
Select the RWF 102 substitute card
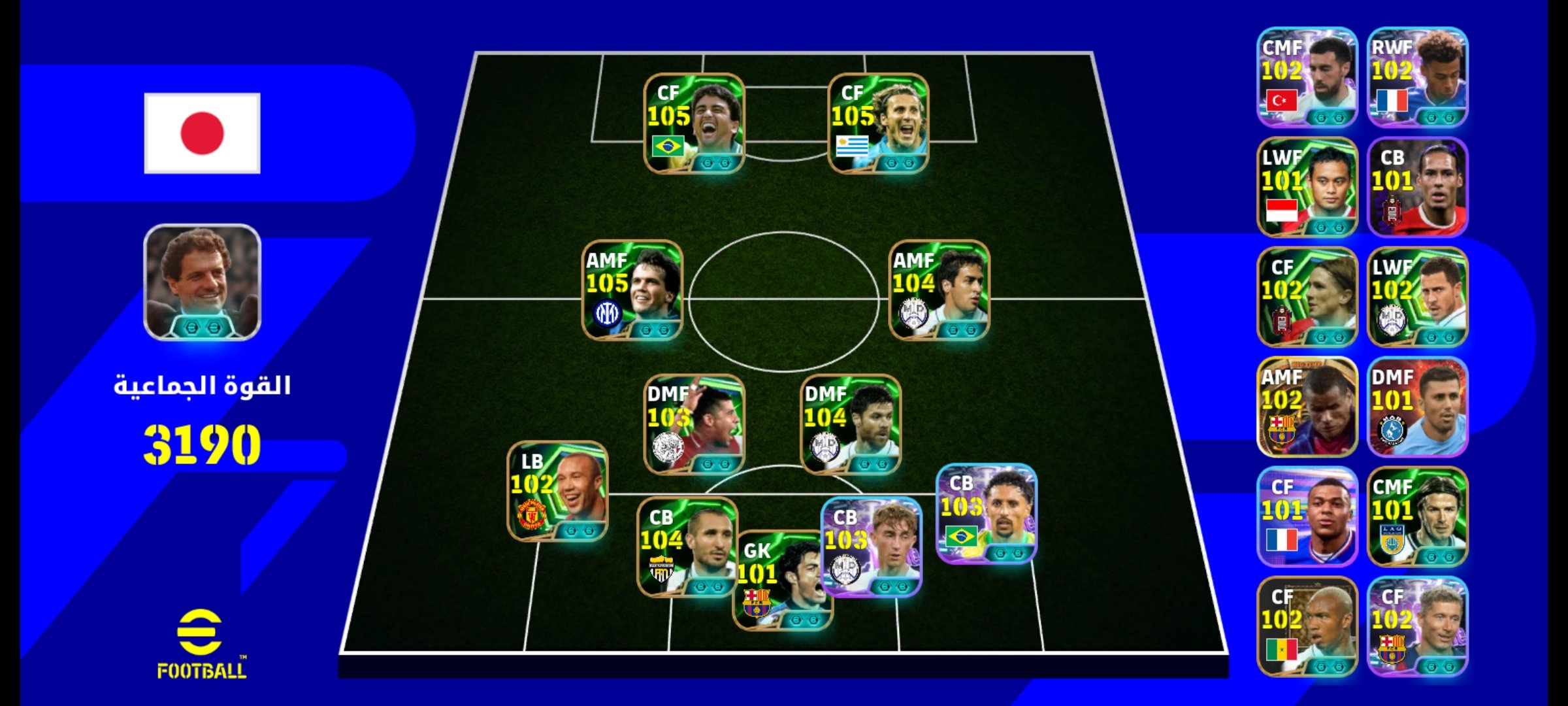tap(1417, 77)
